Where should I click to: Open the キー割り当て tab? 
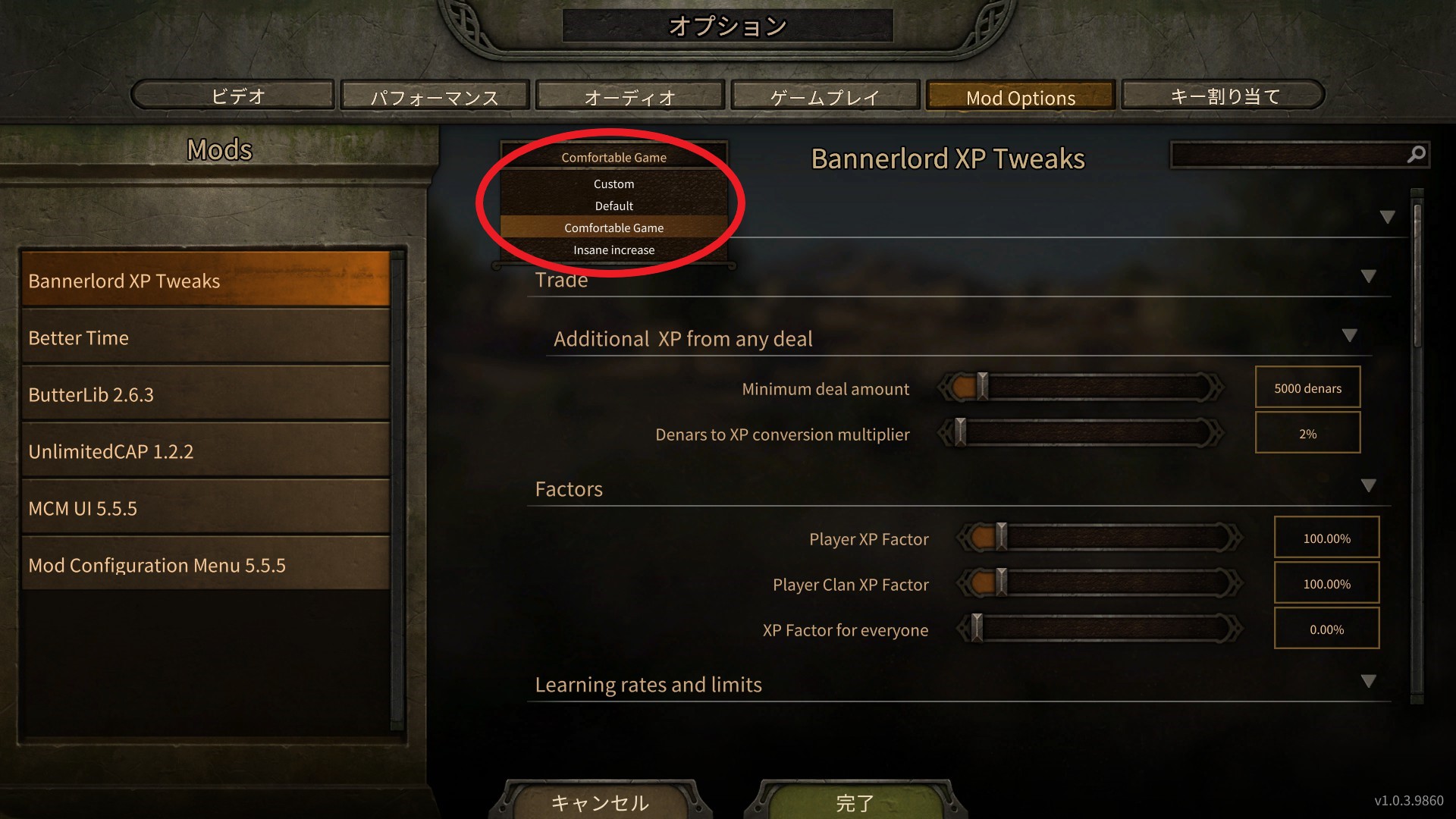1222,96
